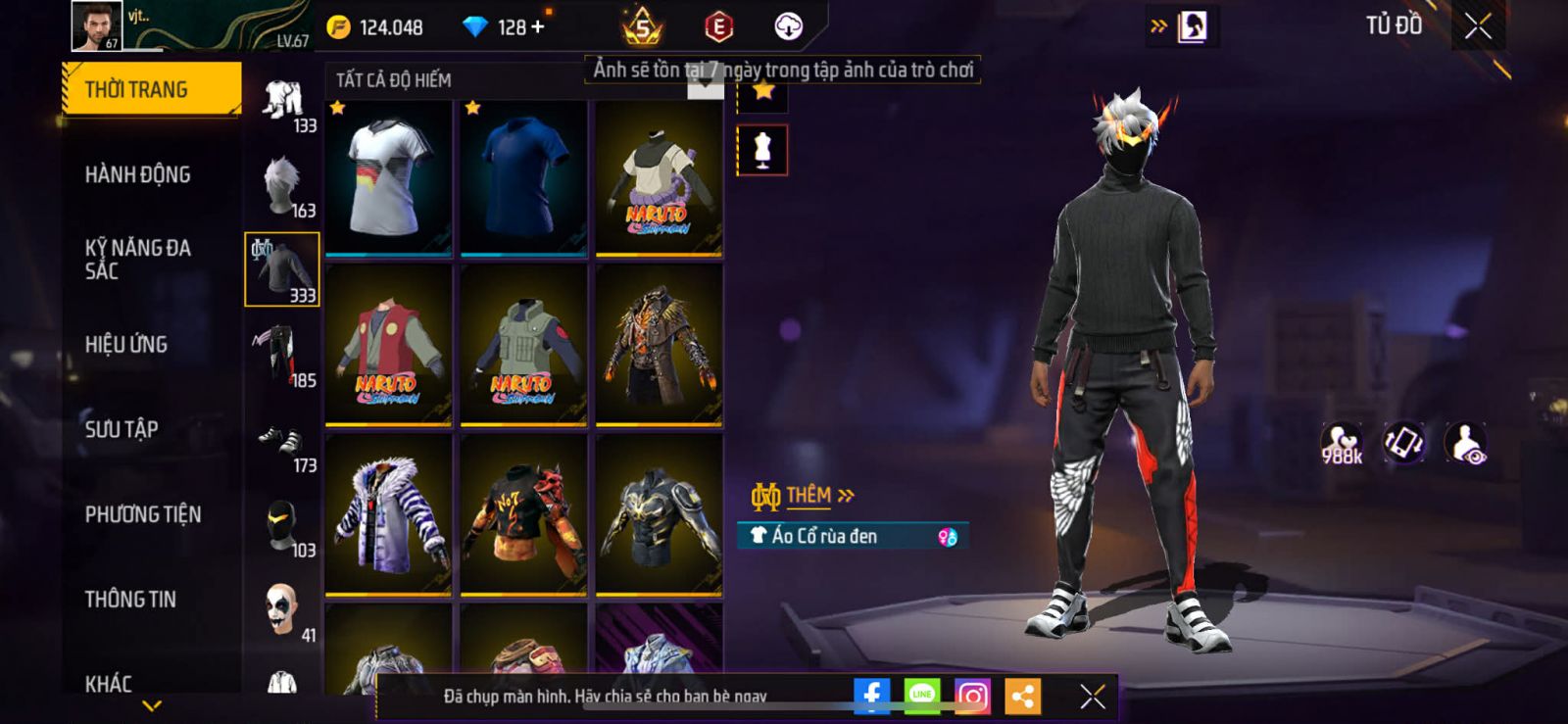Switch to the Hành Động tab
Viewport: 1568px width, 724px height.
point(138,174)
